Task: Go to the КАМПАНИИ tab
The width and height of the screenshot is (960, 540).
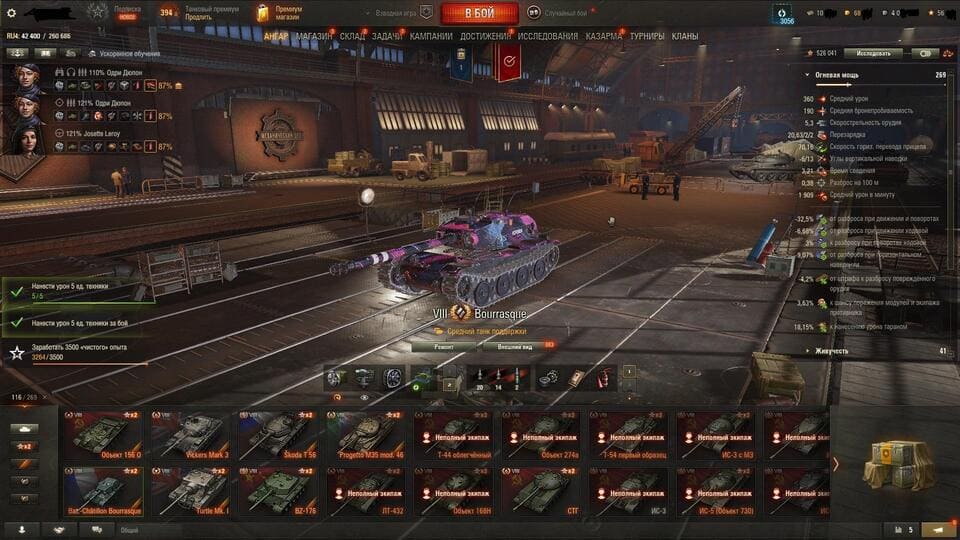Action: [x=431, y=37]
